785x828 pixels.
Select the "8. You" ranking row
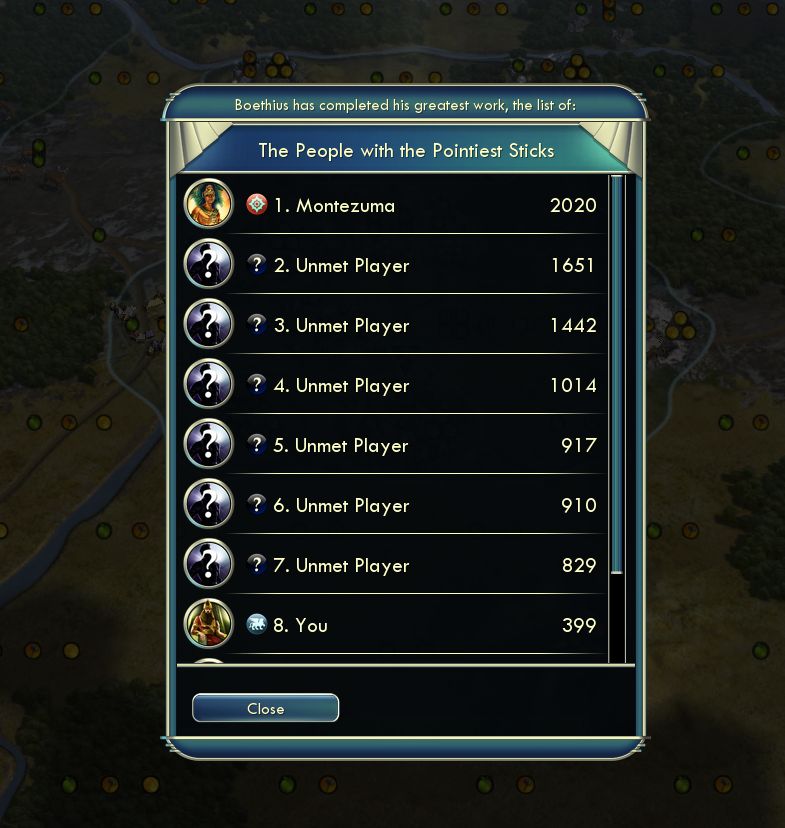click(x=400, y=625)
